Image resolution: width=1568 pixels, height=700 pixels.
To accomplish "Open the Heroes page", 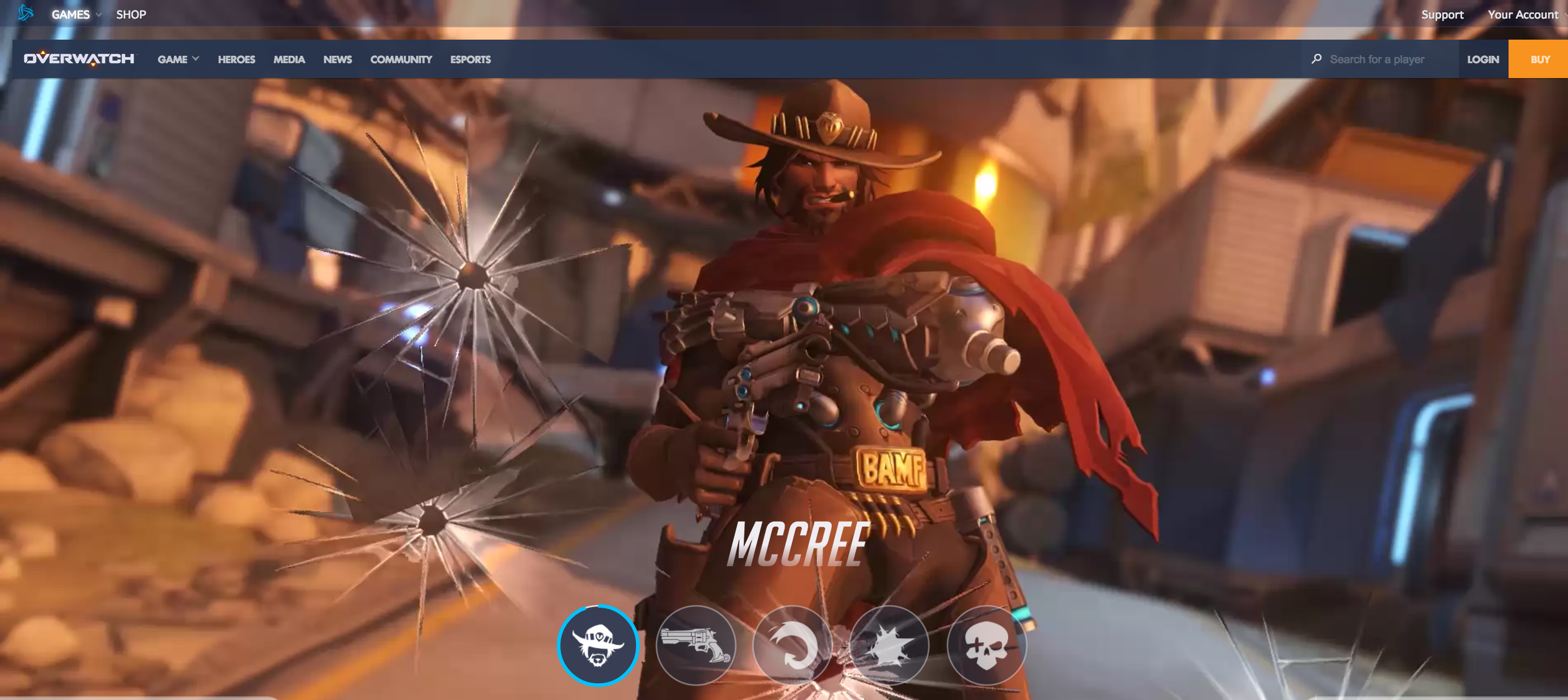I will [236, 59].
